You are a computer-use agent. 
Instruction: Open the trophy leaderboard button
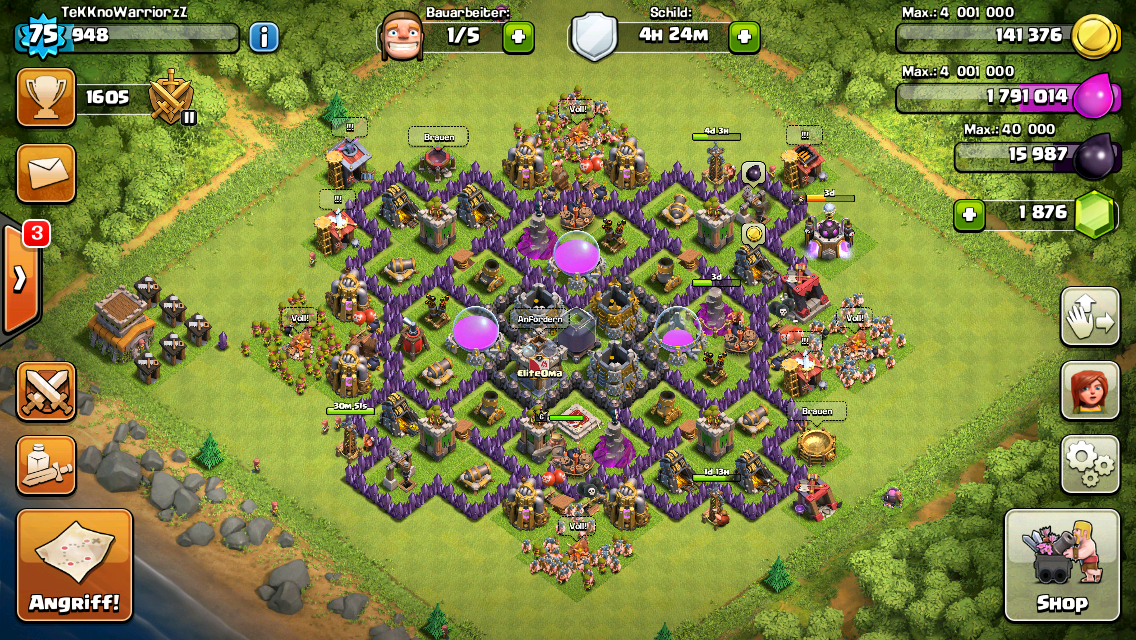point(46,97)
